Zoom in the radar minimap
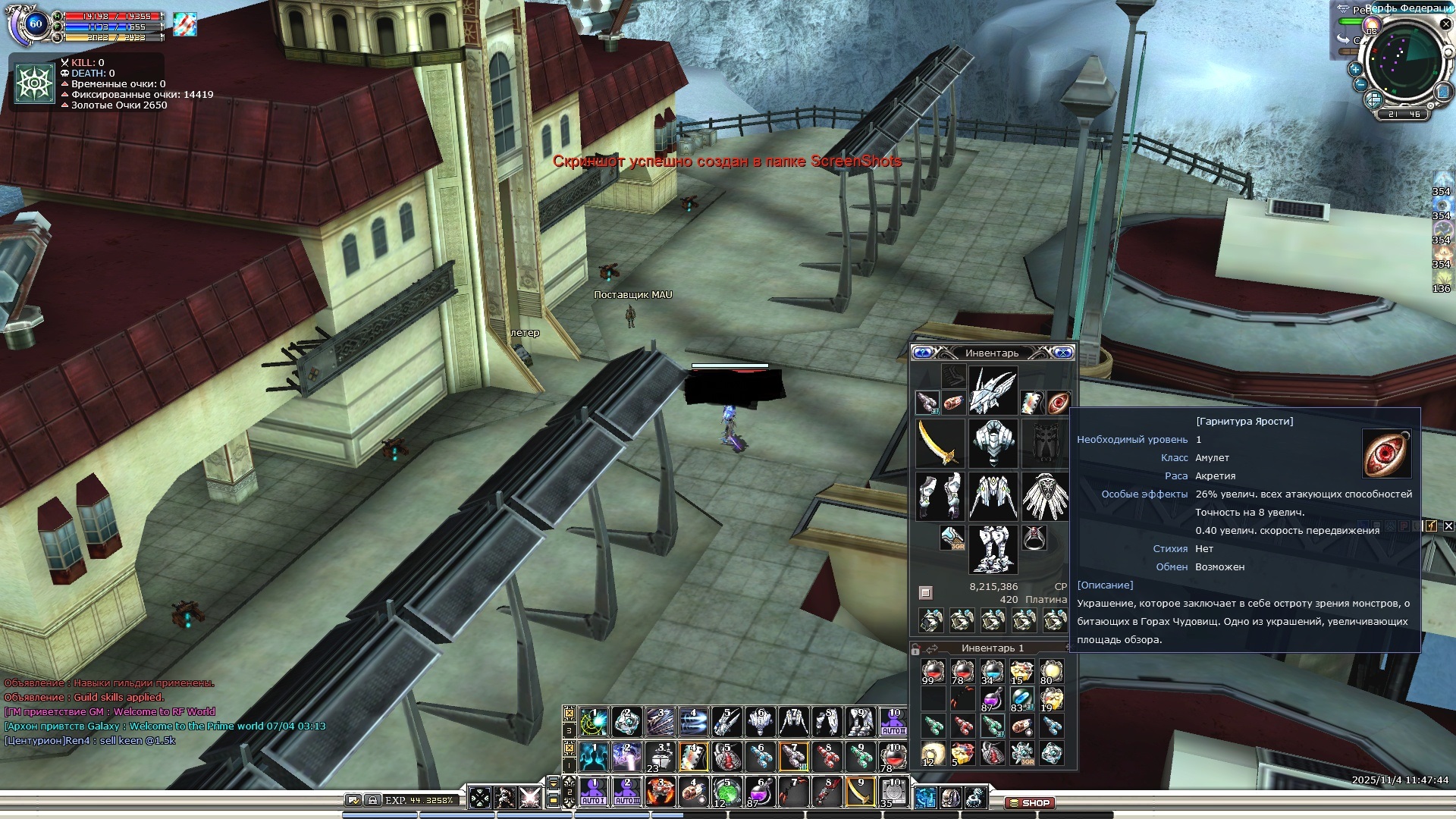The image size is (1456, 819). pos(1356,69)
